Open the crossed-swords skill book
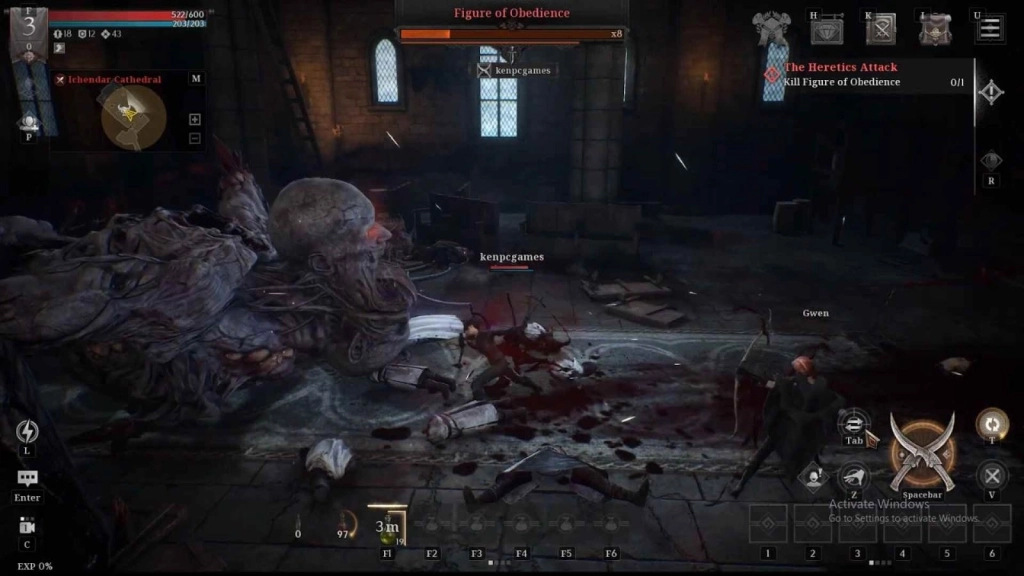The width and height of the screenshot is (1024, 576). pos(881,30)
